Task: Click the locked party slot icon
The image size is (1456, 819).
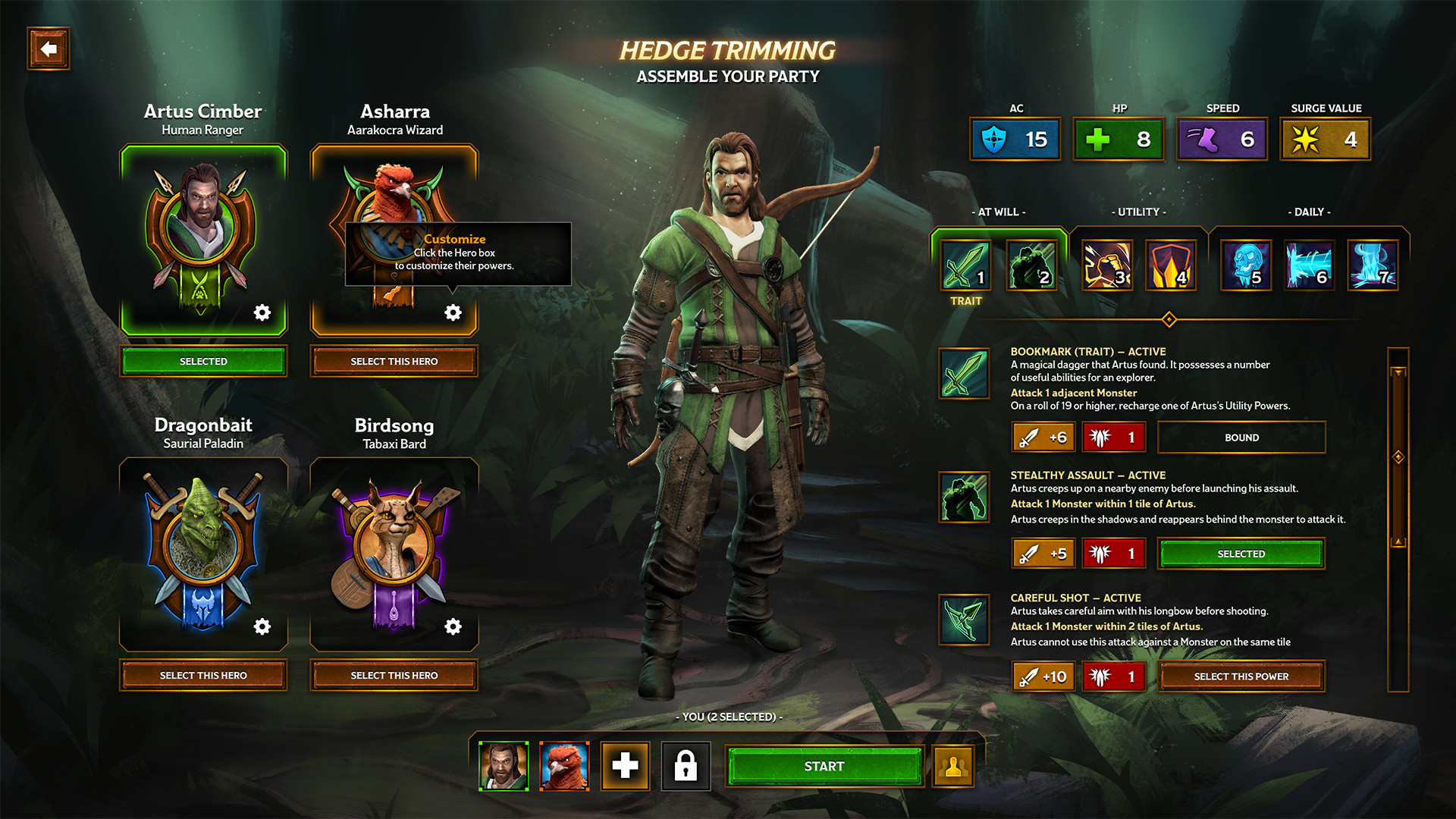Action: 686,766
